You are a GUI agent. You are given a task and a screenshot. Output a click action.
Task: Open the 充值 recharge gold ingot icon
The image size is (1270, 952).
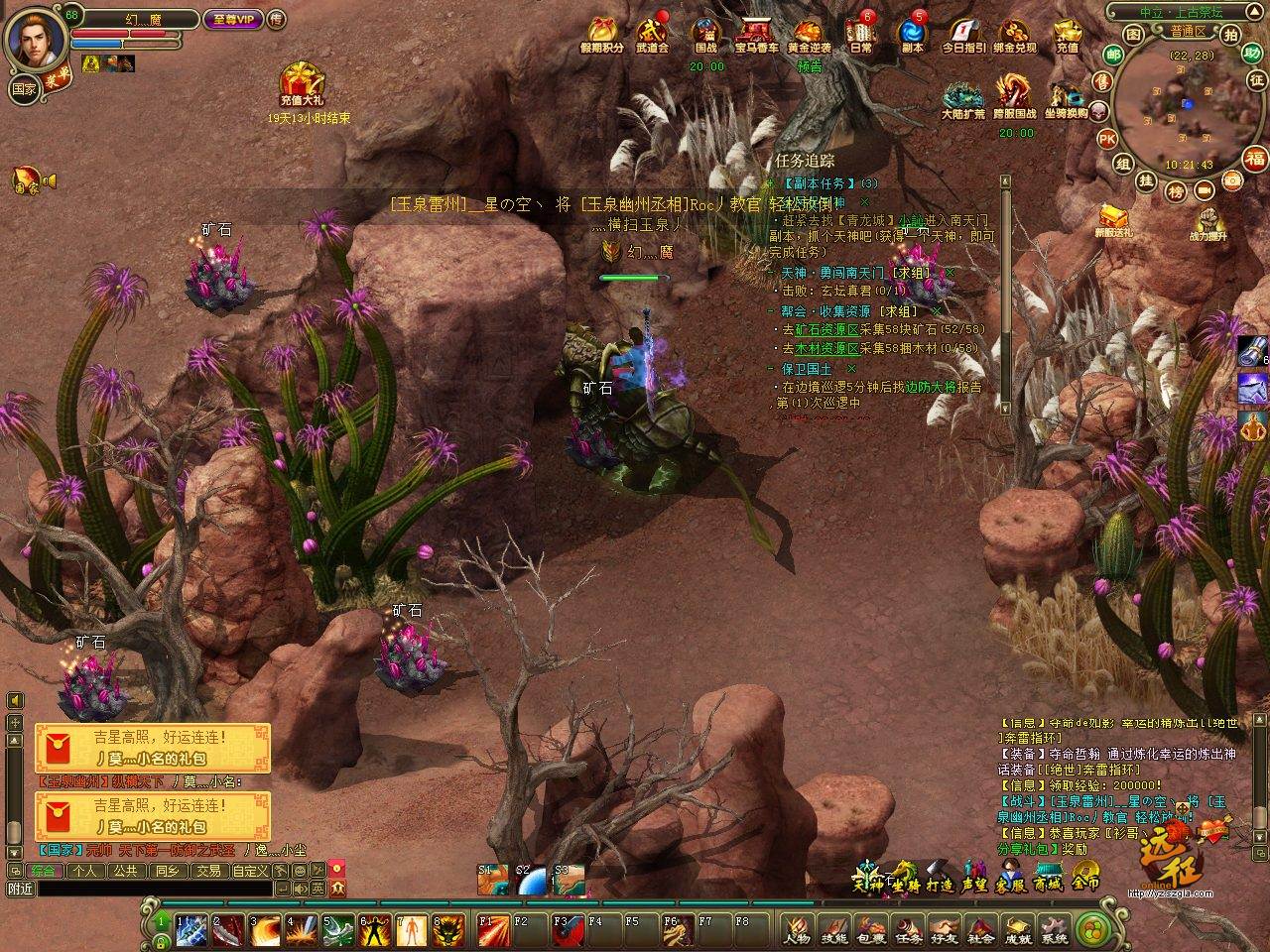coord(1067,35)
